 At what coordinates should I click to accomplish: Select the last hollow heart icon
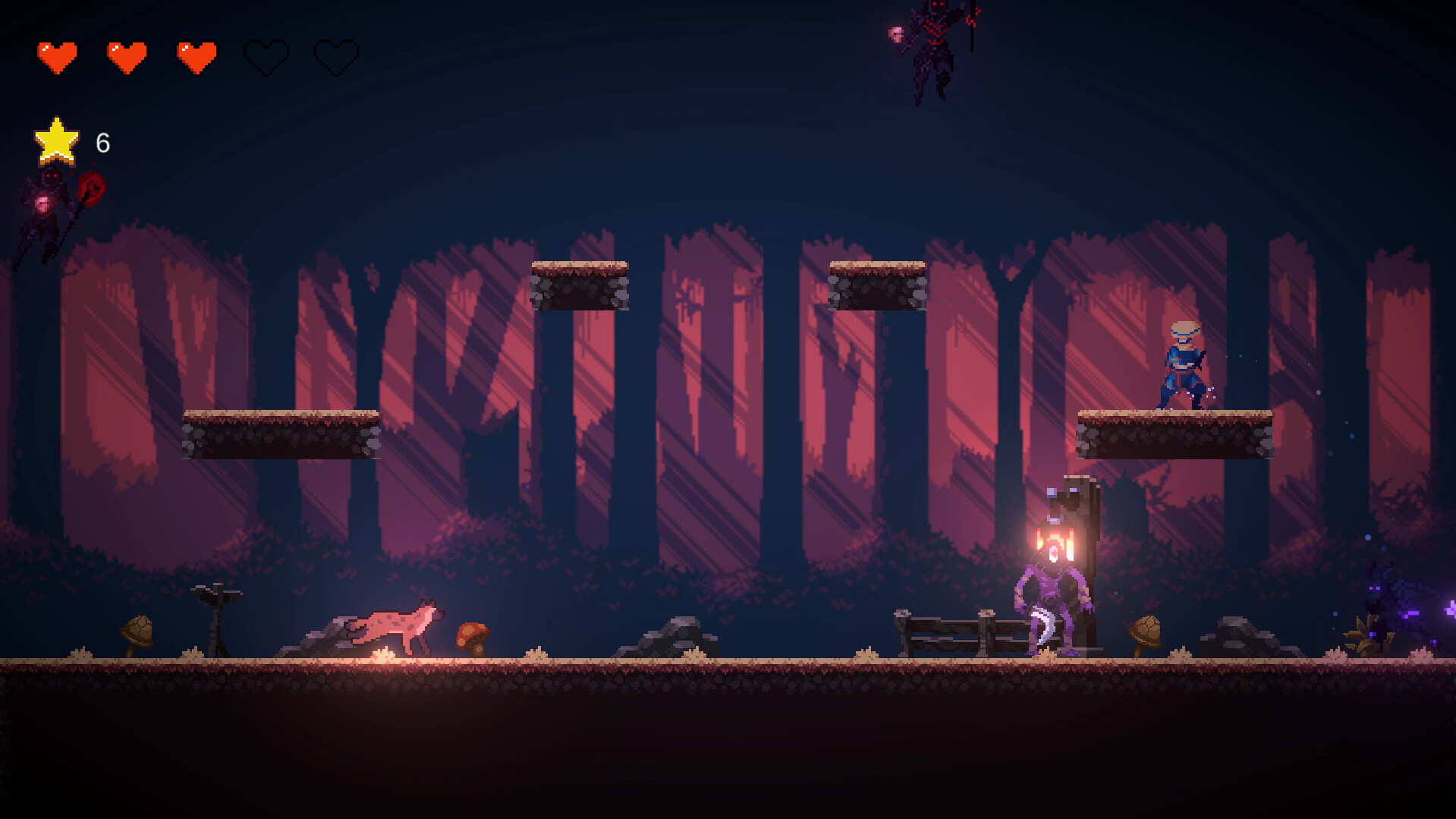(x=334, y=55)
